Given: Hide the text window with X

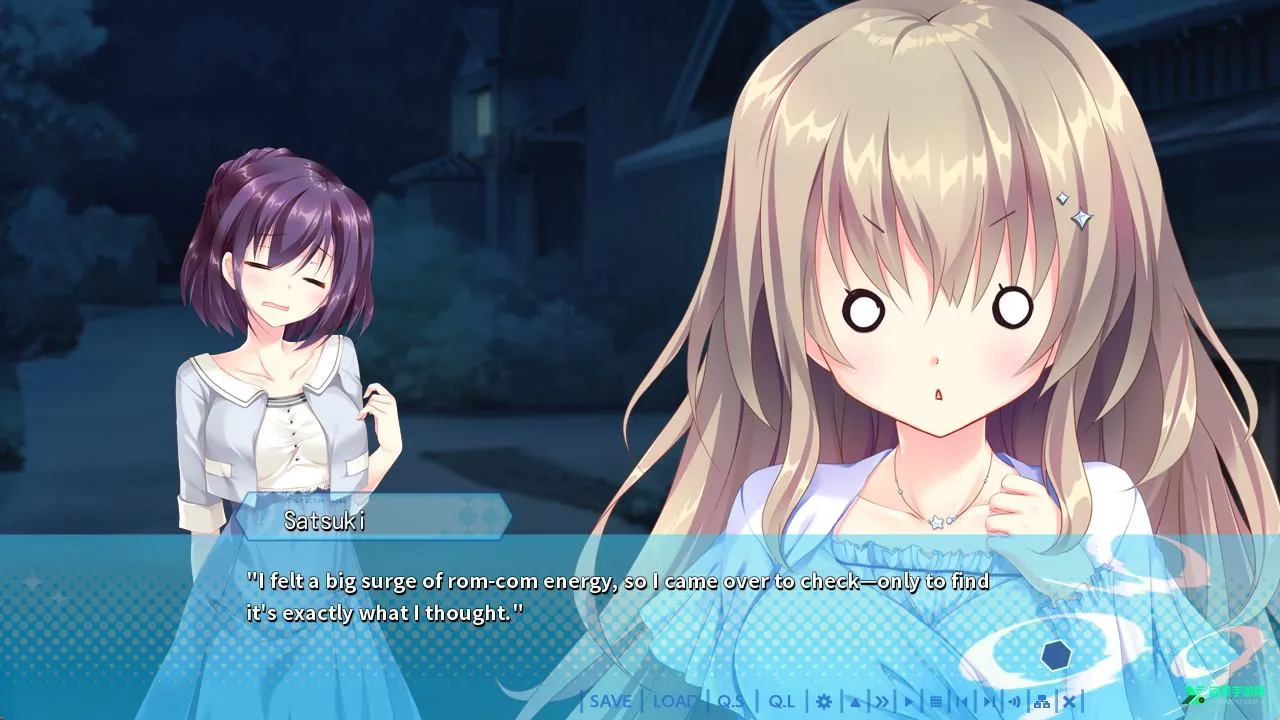Looking at the screenshot, I should click(1069, 702).
